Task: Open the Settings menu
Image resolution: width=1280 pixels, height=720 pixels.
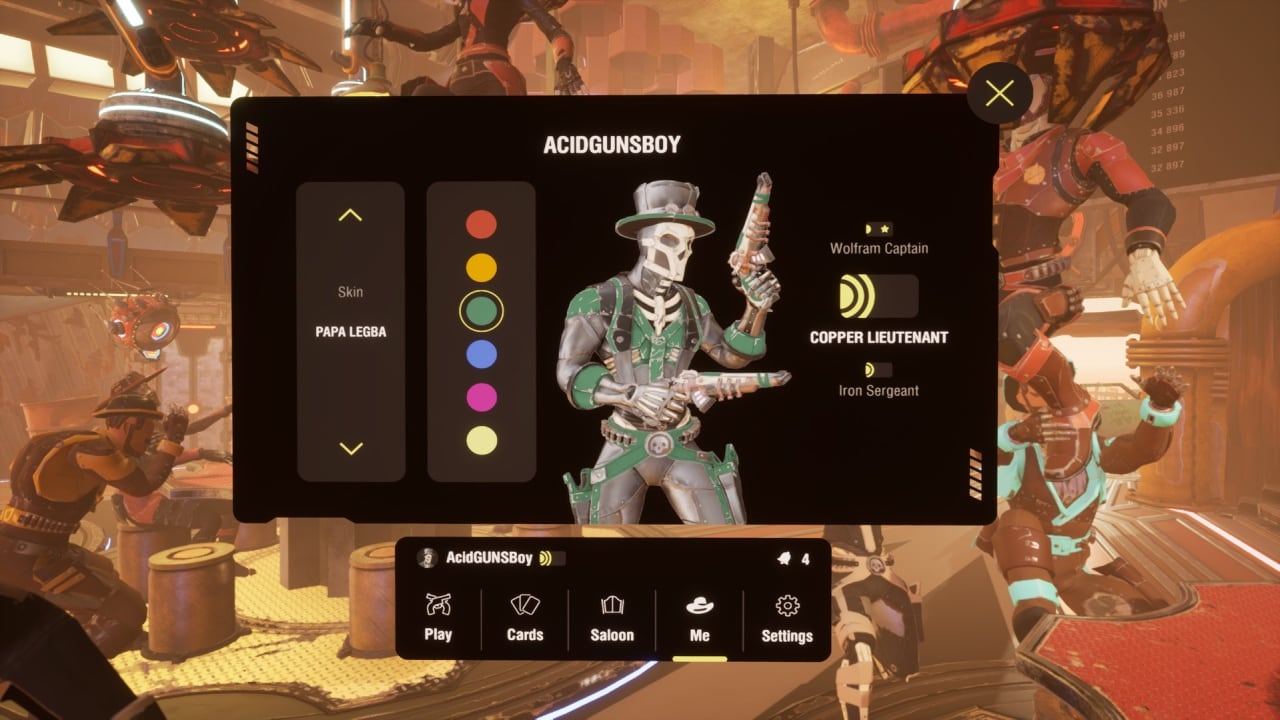Action: point(787,618)
